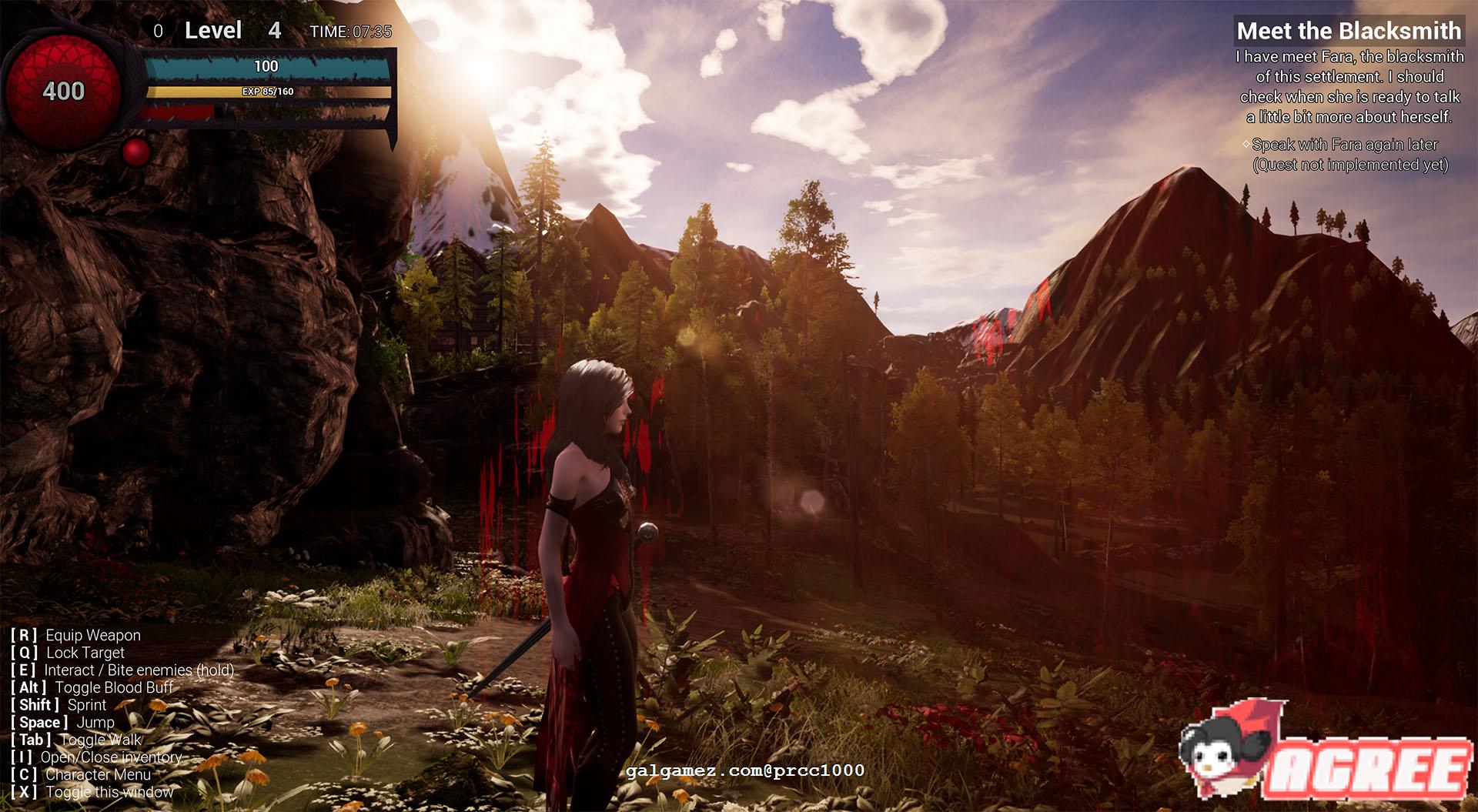Click the small red blood orb icon
Screen dimensions: 1478x812
point(136,152)
